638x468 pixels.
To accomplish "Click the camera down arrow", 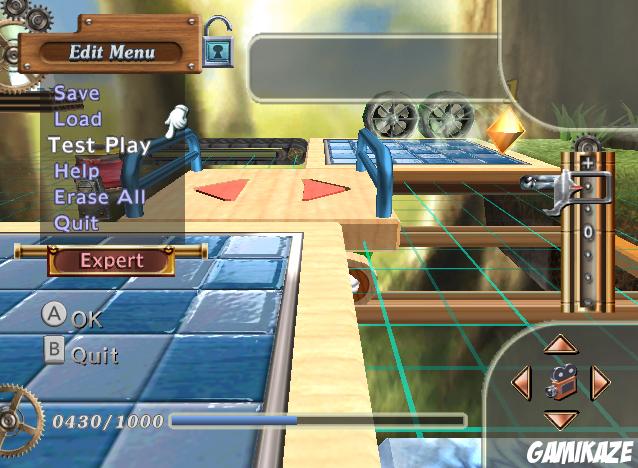I will click(561, 418).
